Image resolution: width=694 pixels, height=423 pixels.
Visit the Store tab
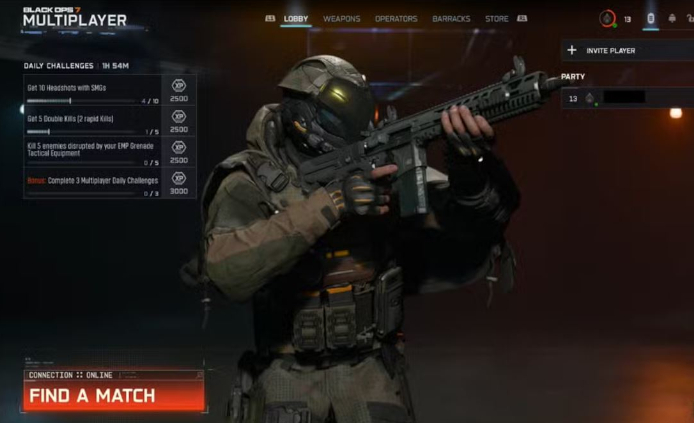coord(496,18)
